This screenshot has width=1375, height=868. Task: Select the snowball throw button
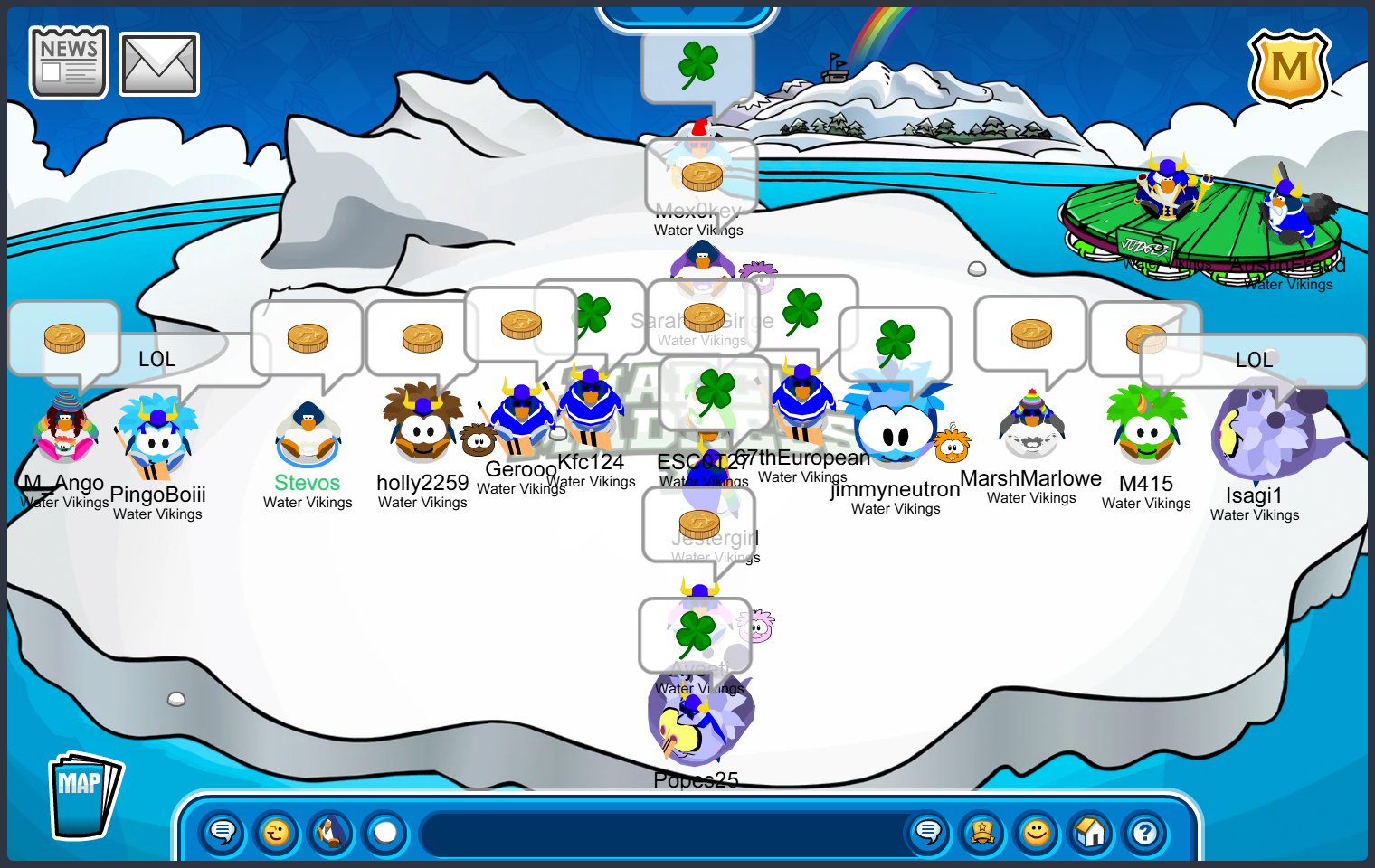pos(385,832)
